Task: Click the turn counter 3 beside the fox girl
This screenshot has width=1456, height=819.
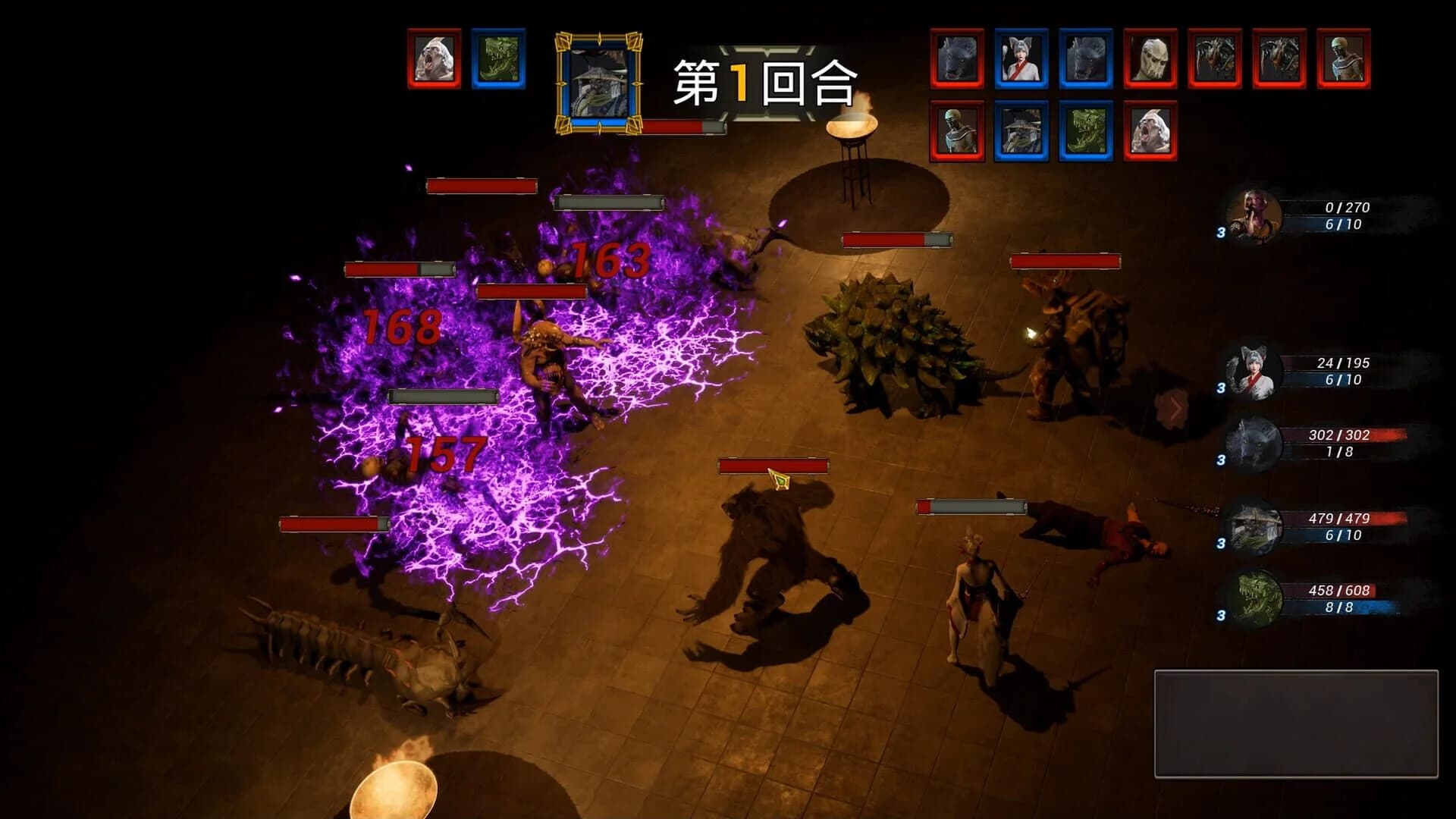Action: click(x=1223, y=389)
